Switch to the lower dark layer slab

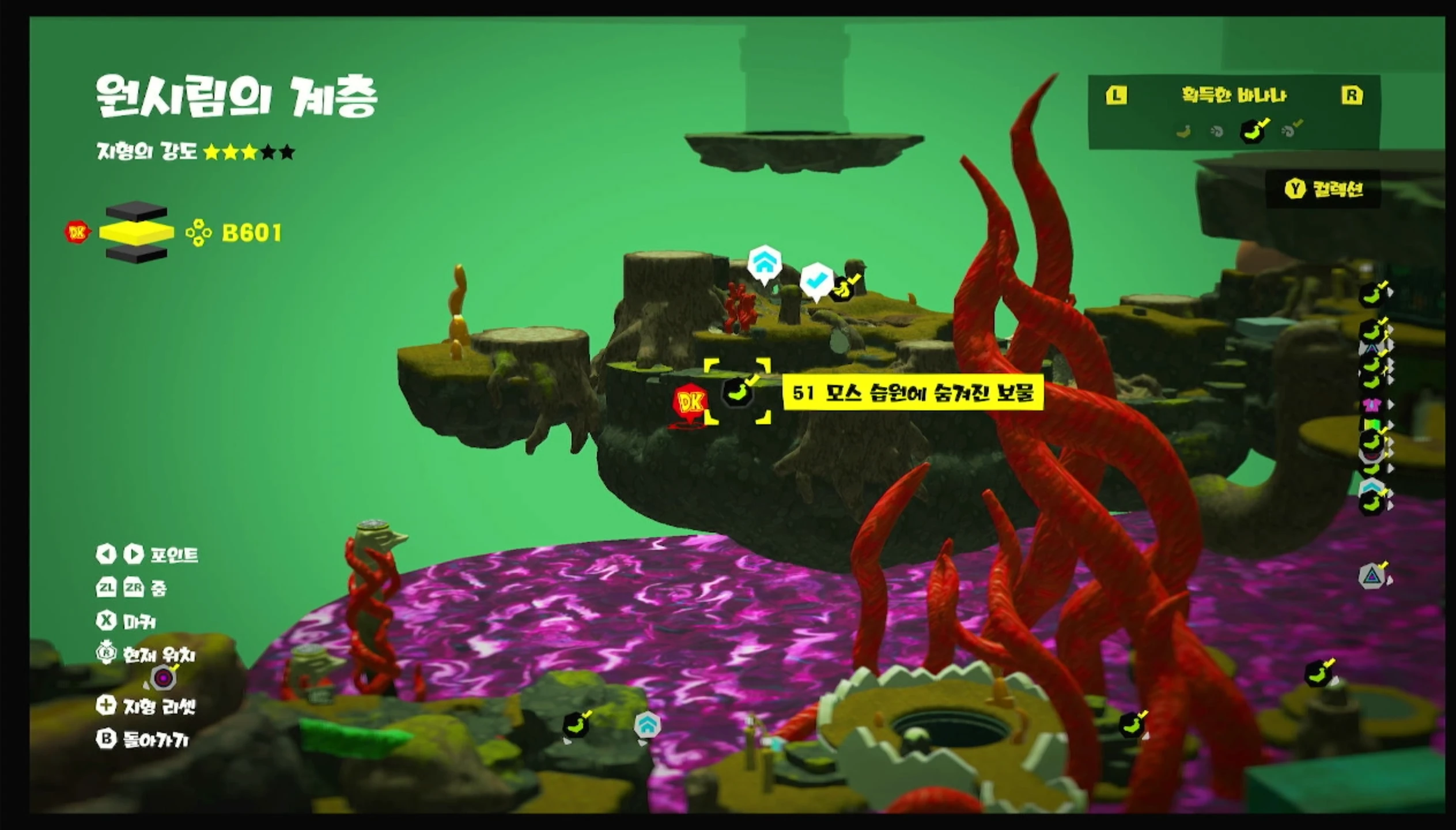click(x=137, y=254)
